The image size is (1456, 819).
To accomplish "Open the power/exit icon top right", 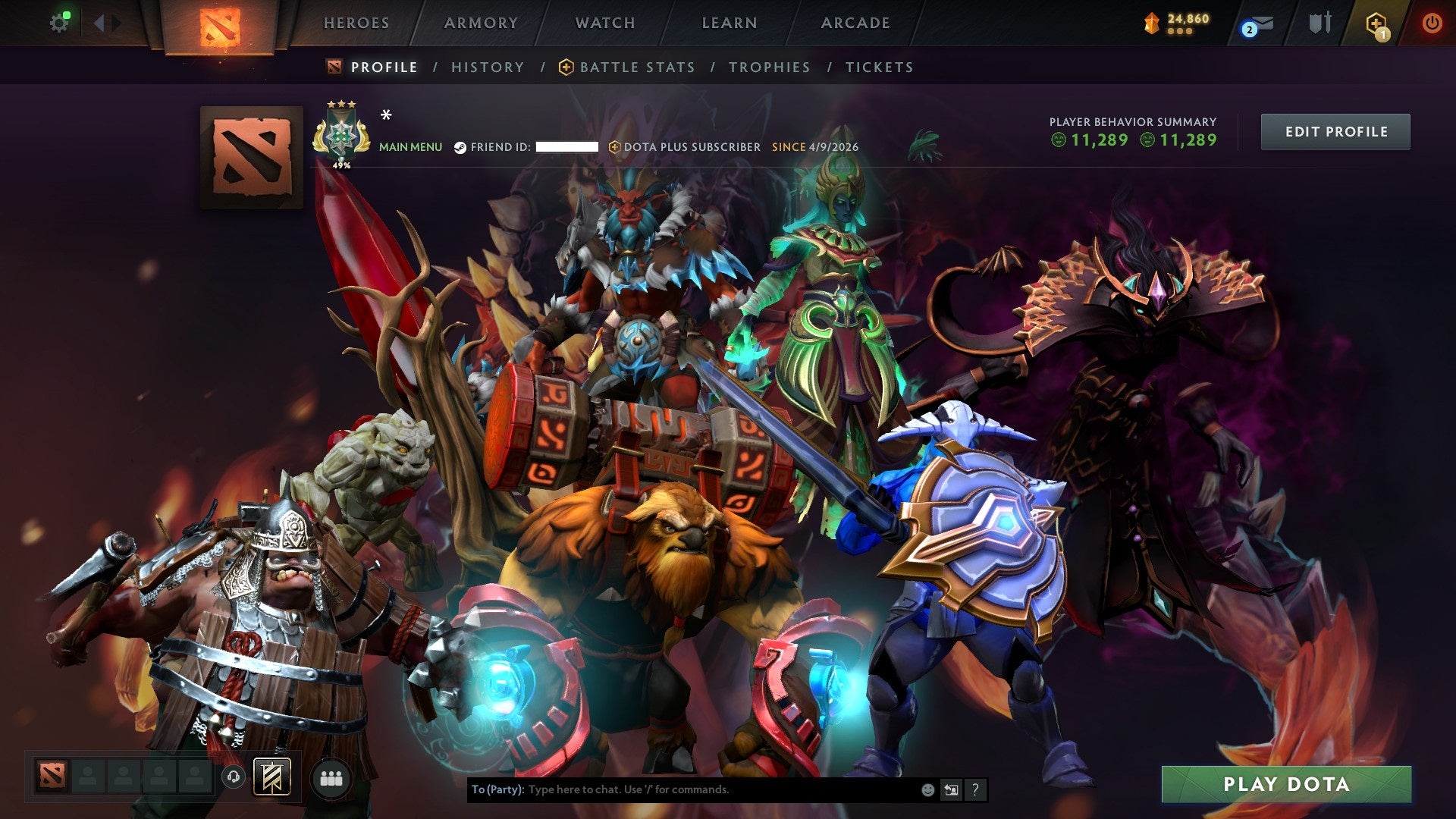I will 1433,23.
